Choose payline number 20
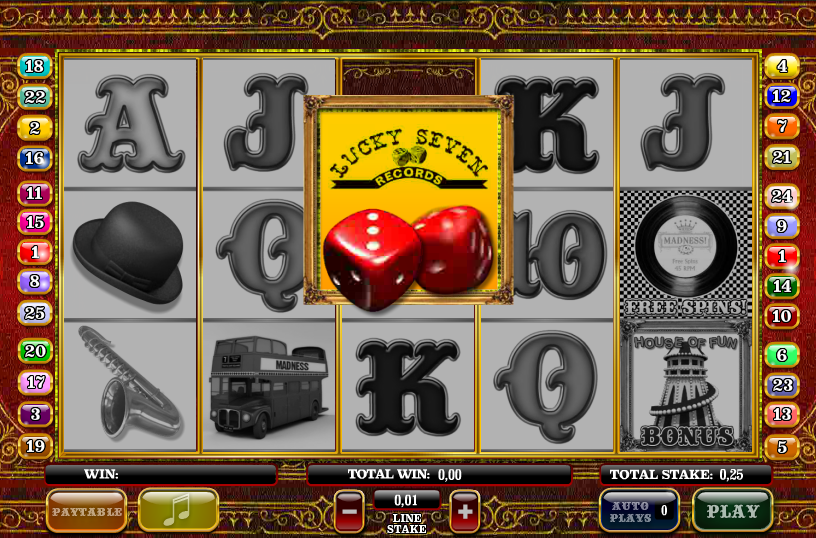Image resolution: width=816 pixels, height=538 pixels. tap(34, 351)
